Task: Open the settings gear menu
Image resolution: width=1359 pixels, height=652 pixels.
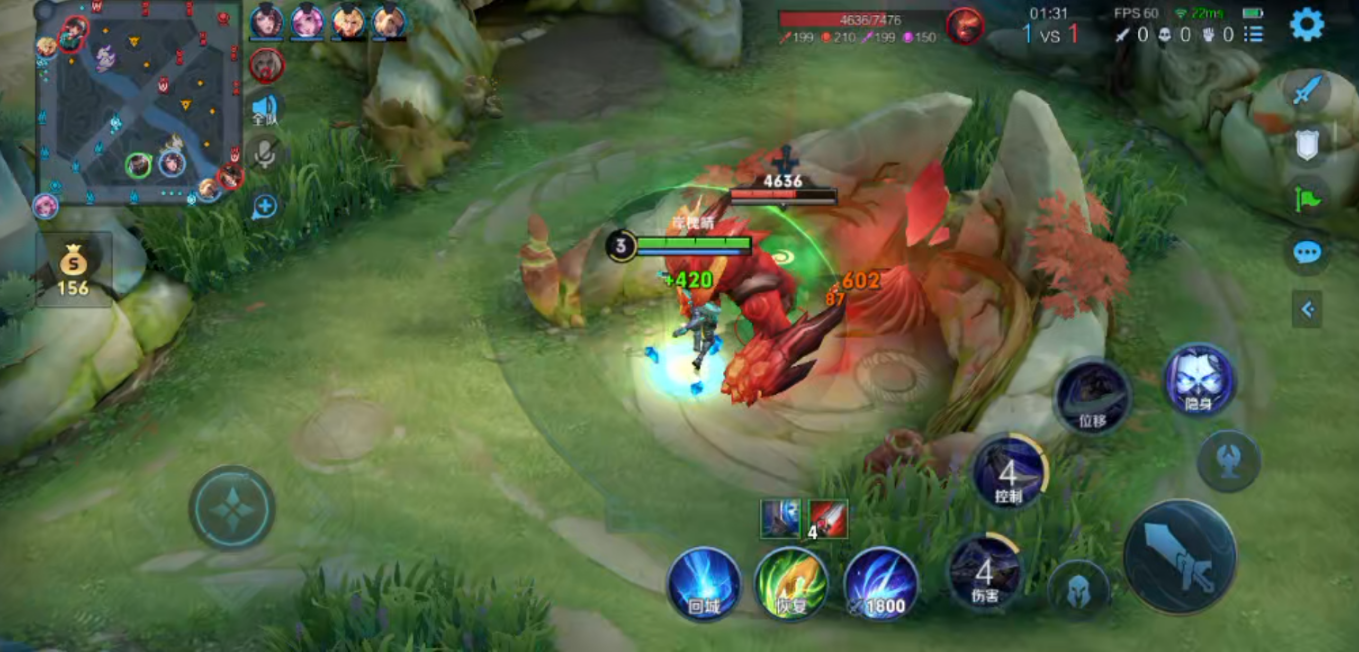Action: coord(1306,24)
